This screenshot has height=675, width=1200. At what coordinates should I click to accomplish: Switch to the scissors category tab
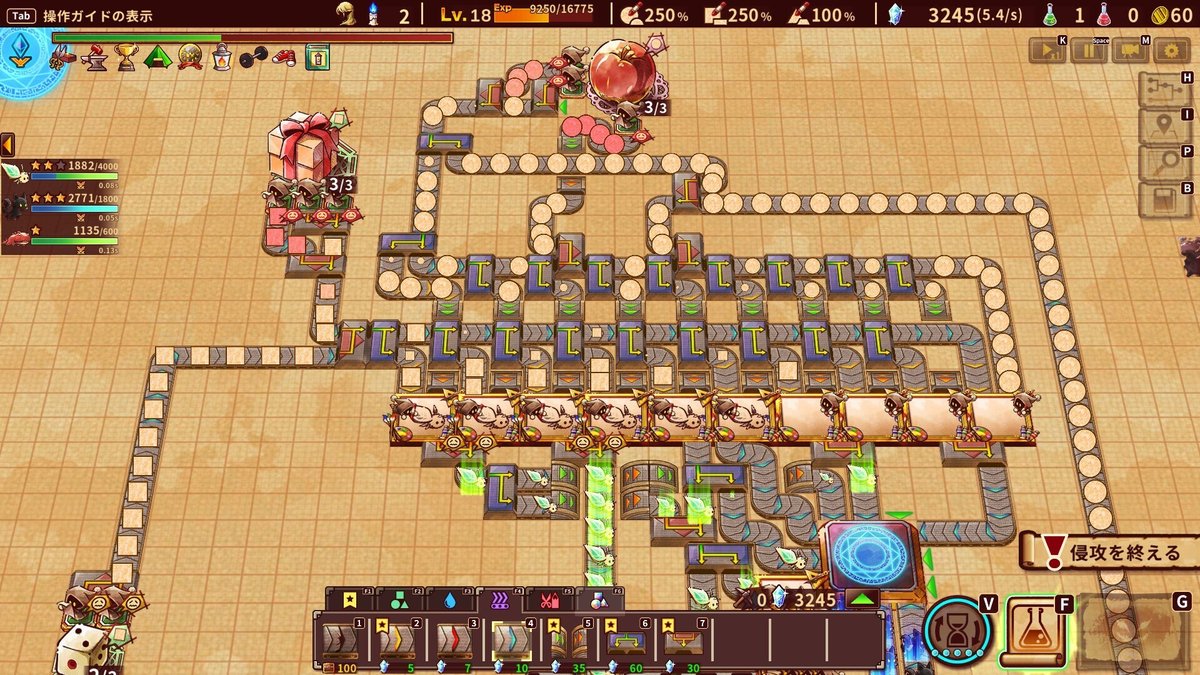pyautogui.click(x=549, y=600)
